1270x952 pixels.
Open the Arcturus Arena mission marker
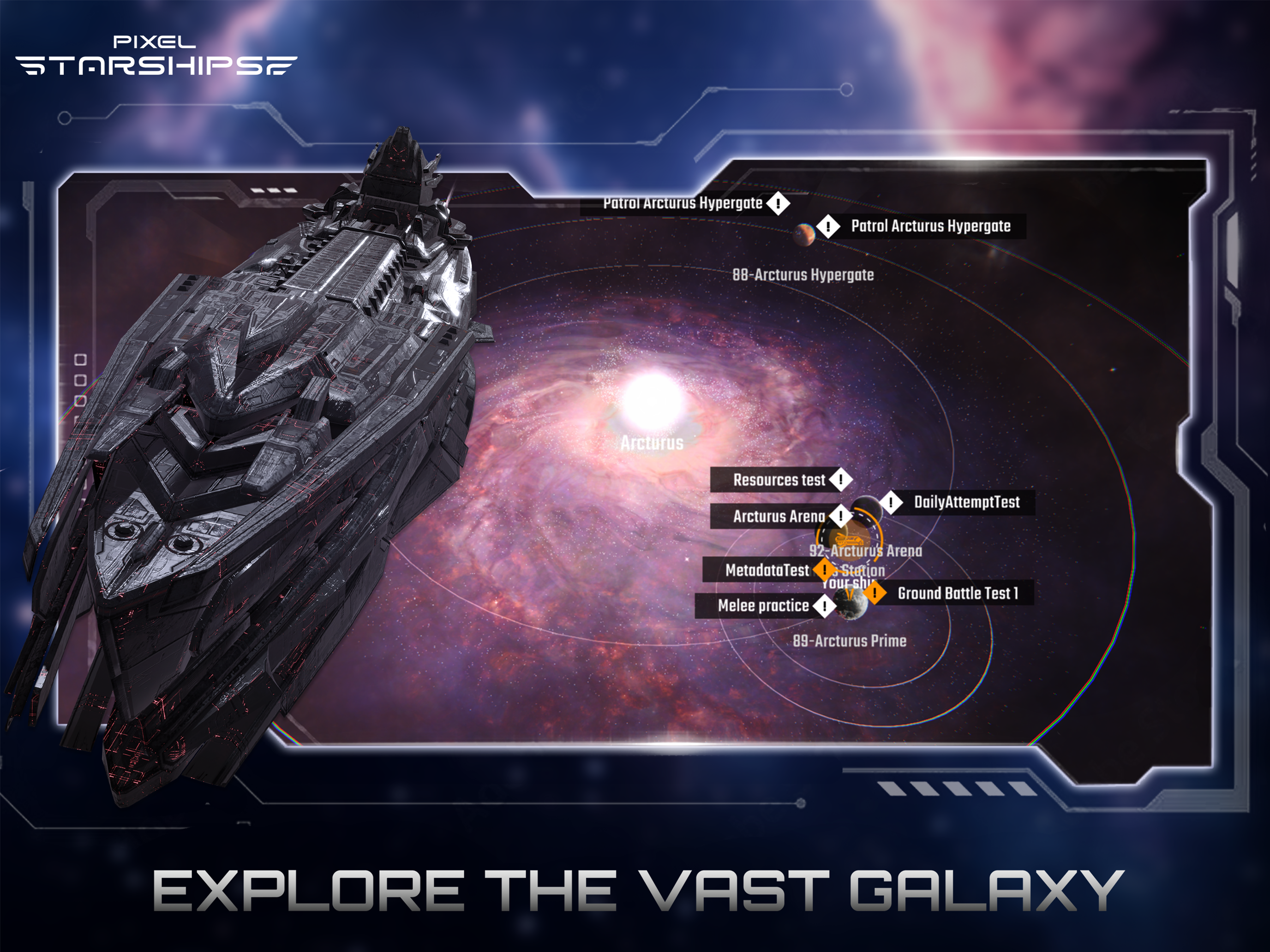(840, 517)
